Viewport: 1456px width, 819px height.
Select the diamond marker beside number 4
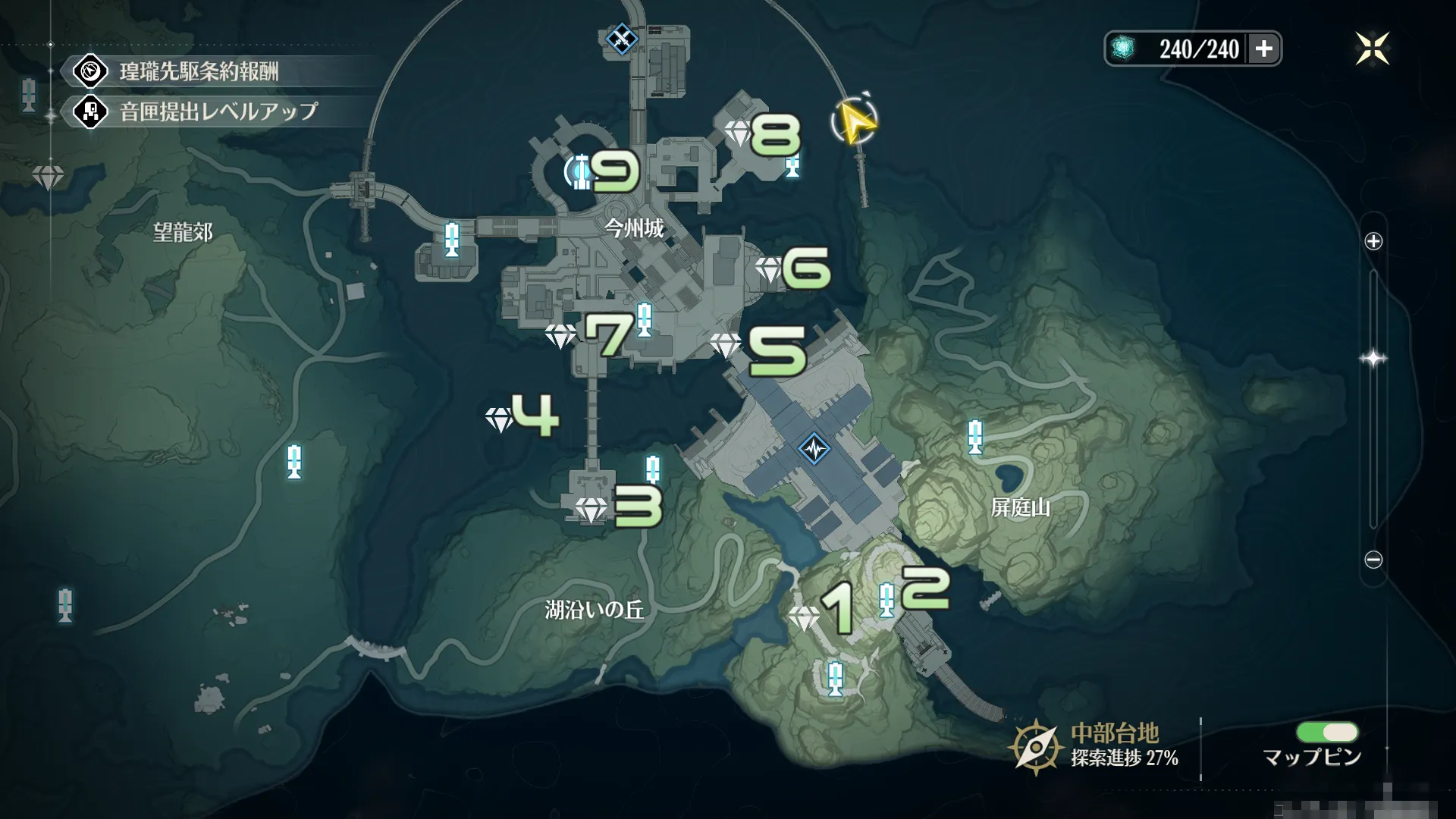(500, 419)
